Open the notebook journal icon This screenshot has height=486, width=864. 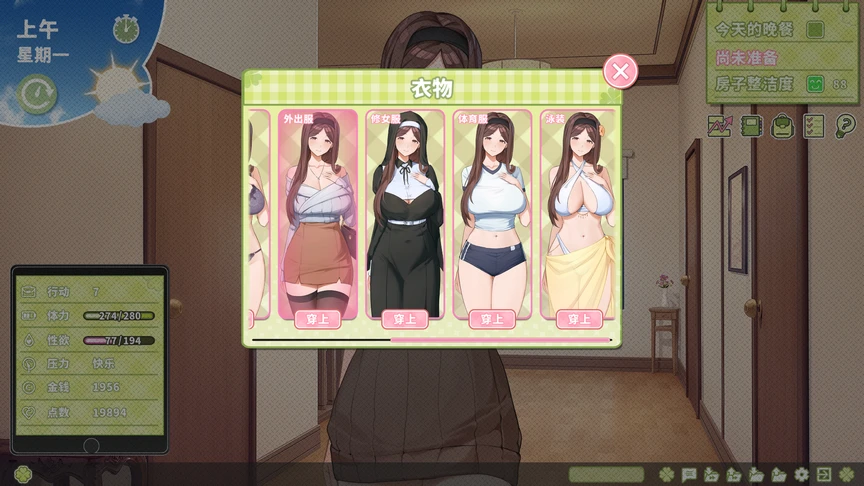tap(752, 126)
